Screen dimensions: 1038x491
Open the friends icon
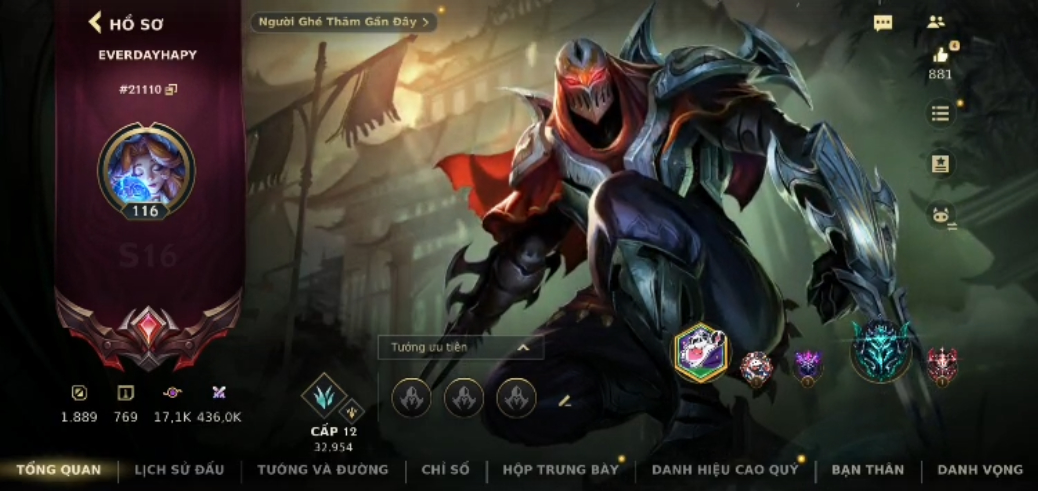click(x=936, y=22)
